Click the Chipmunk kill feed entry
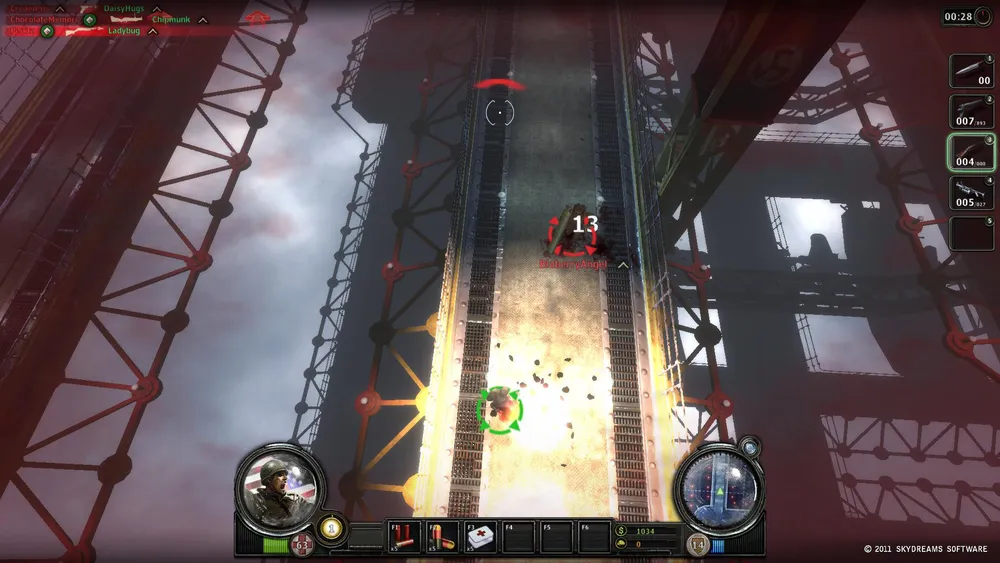This screenshot has height=563, width=1000. pyautogui.click(x=171, y=20)
